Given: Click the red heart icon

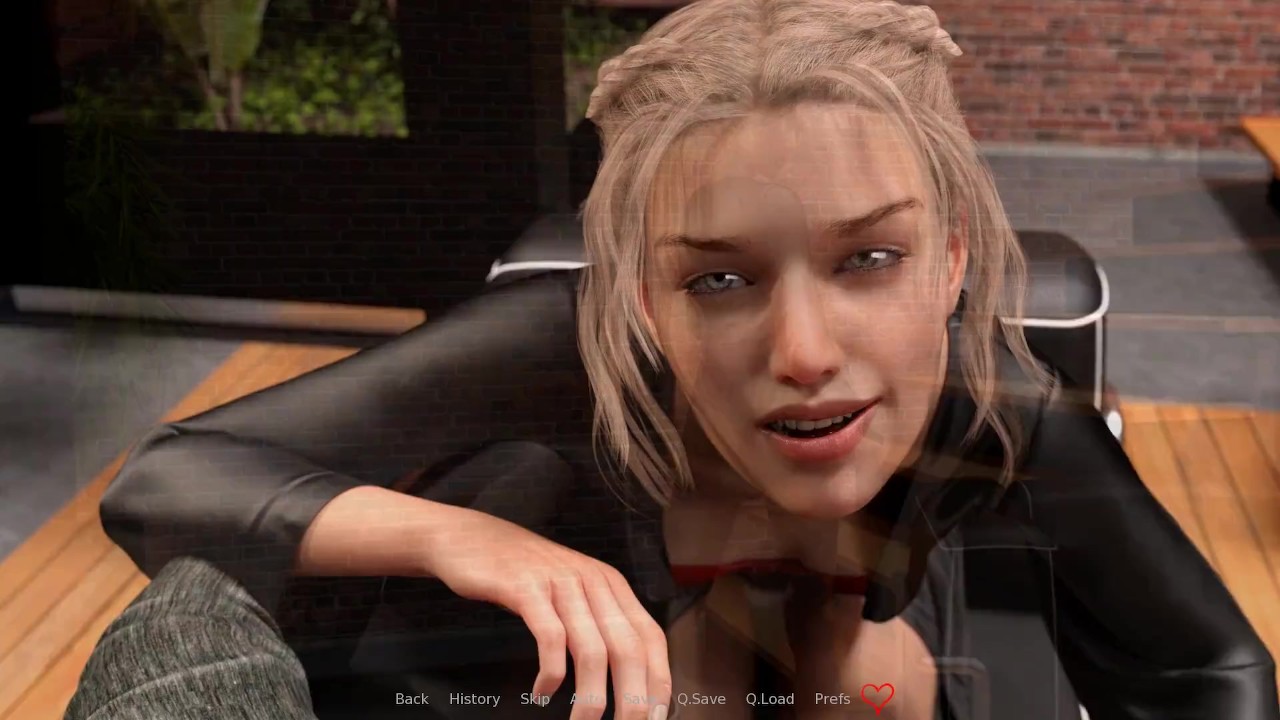Looking at the screenshot, I should (877, 697).
